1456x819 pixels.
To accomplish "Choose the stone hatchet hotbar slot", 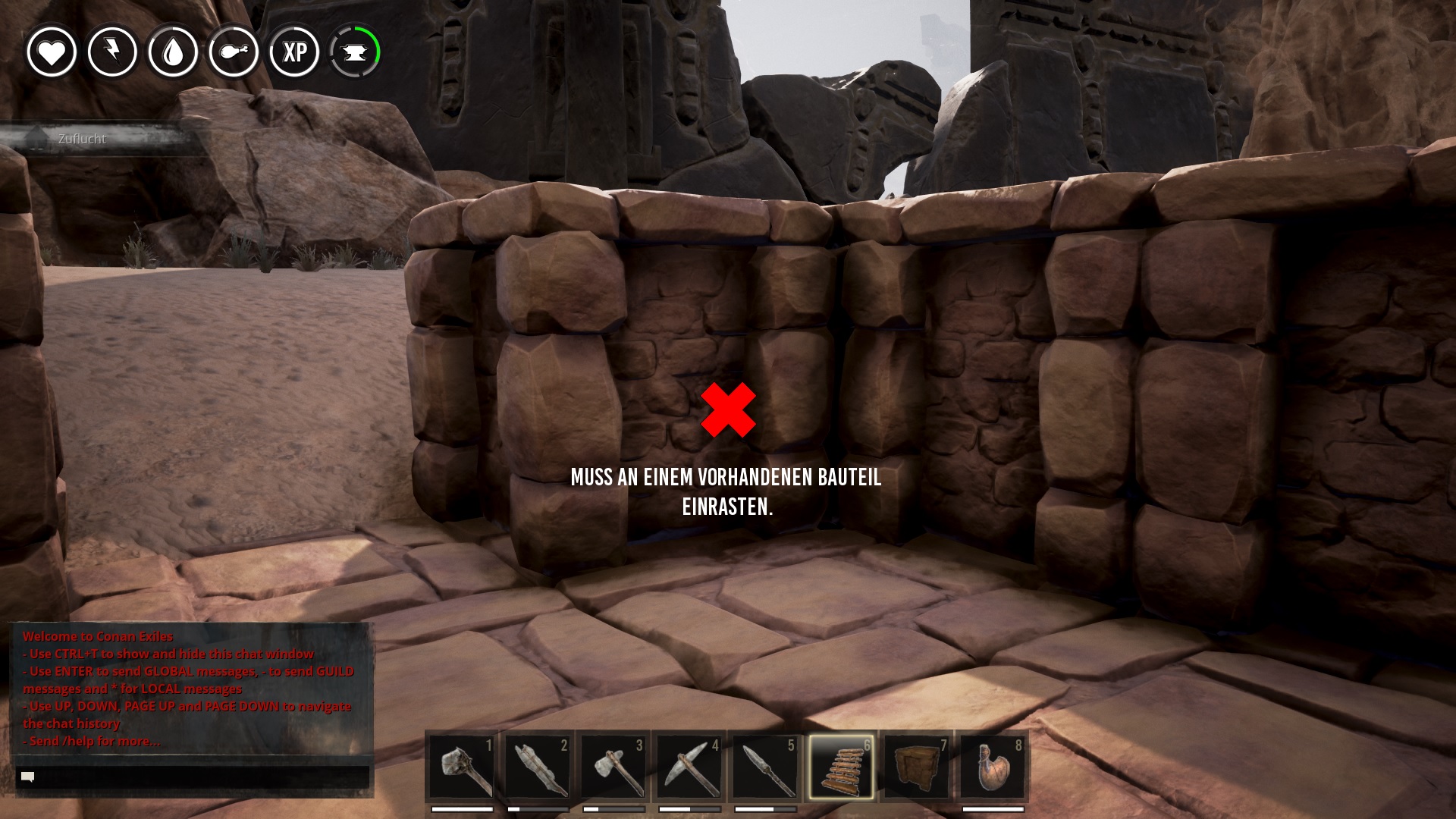I will pos(613,767).
